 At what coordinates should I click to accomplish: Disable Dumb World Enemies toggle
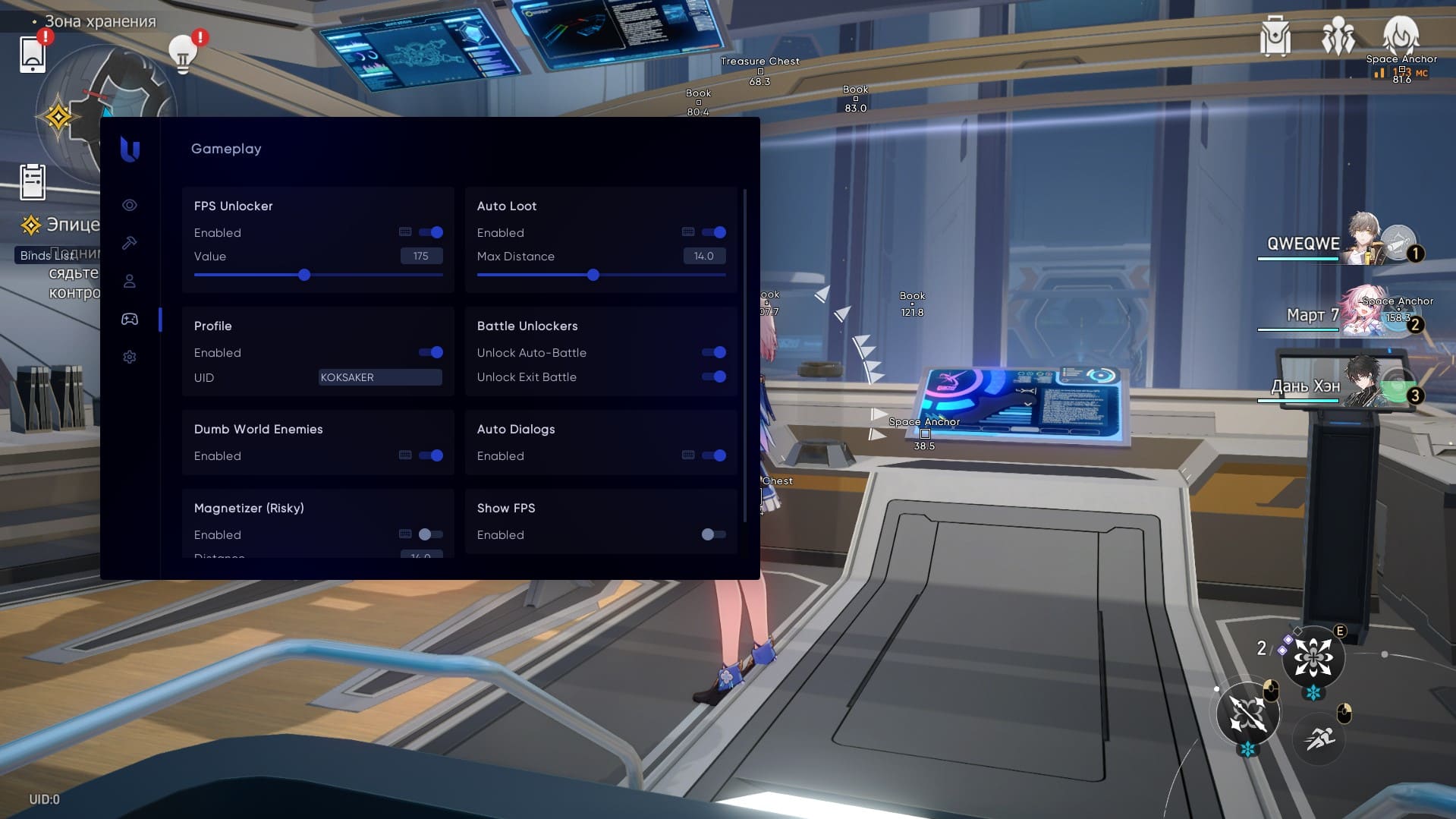[x=431, y=455]
